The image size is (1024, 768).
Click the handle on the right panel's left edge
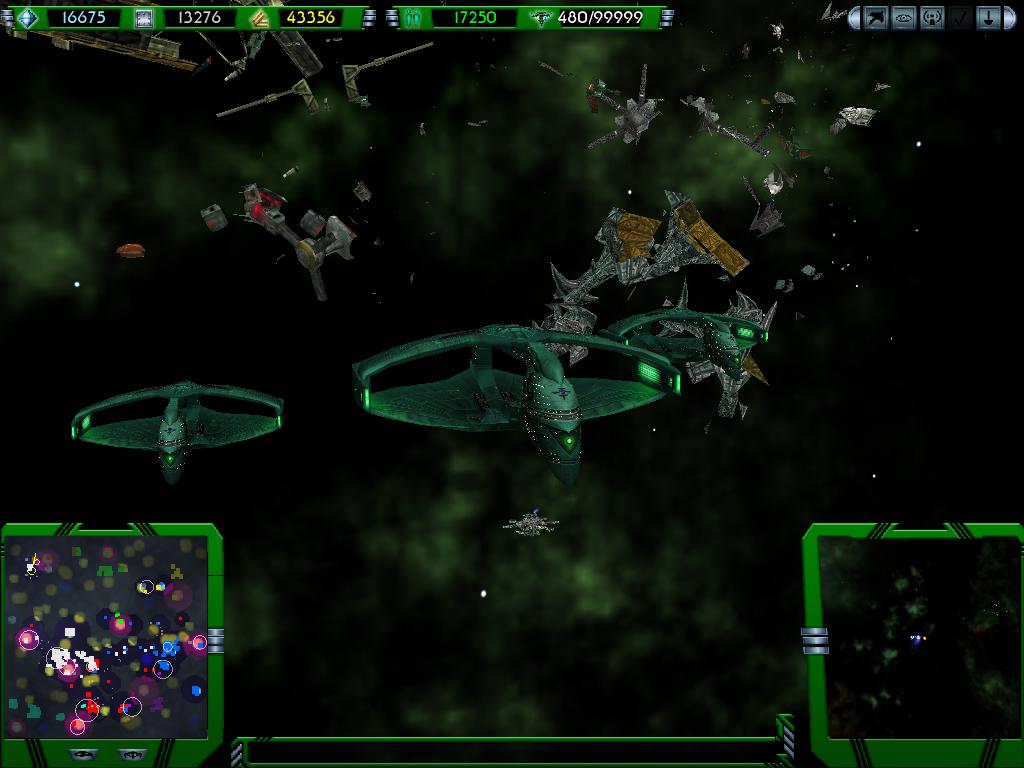[815, 640]
